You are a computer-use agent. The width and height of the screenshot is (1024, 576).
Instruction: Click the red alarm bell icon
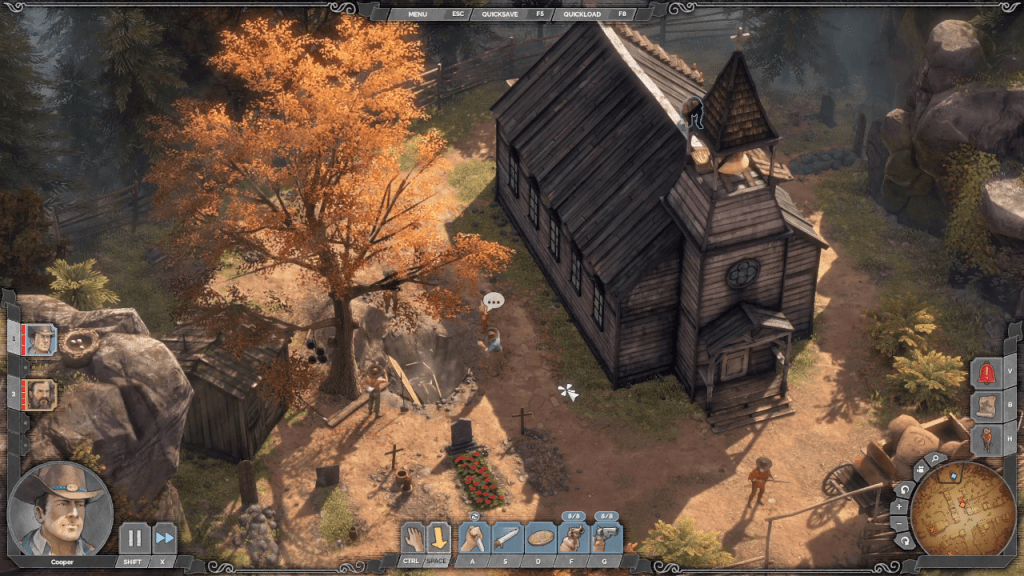[987, 372]
